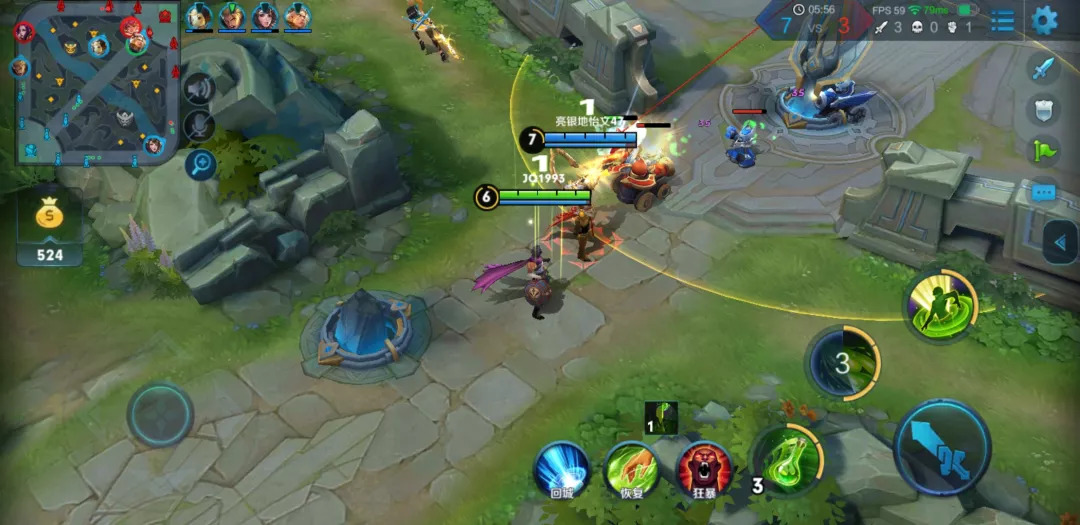Open the scoreboard list icon
The height and width of the screenshot is (525, 1080).
[1002, 20]
